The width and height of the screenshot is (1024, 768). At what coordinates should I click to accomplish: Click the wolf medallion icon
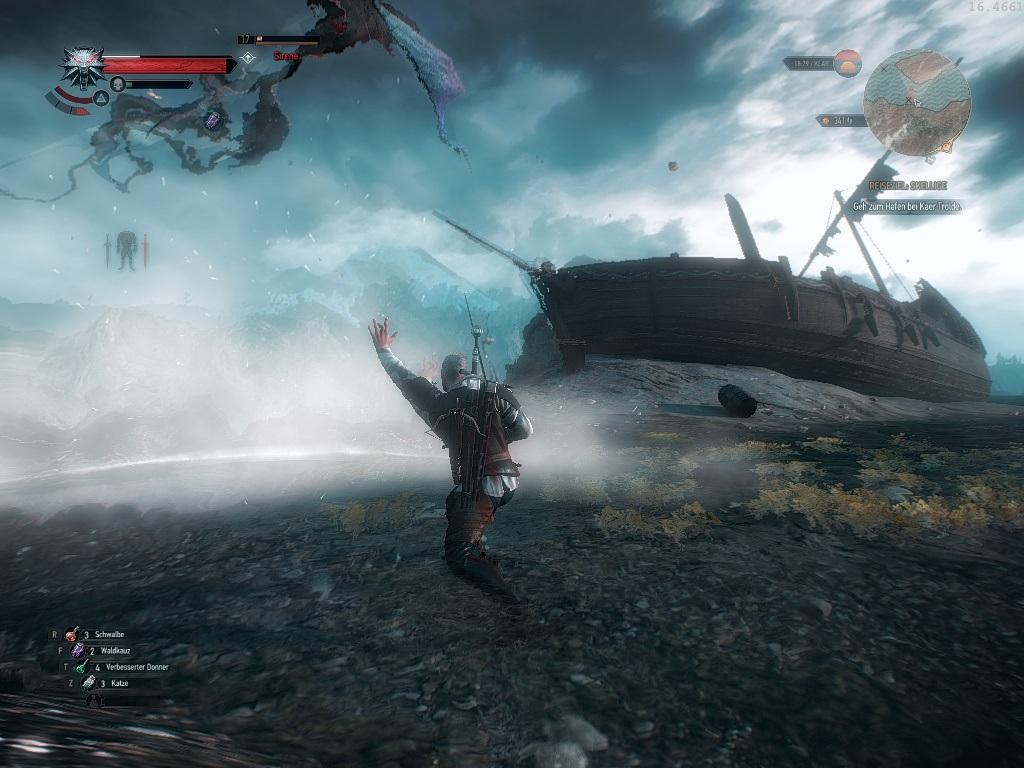[82, 65]
